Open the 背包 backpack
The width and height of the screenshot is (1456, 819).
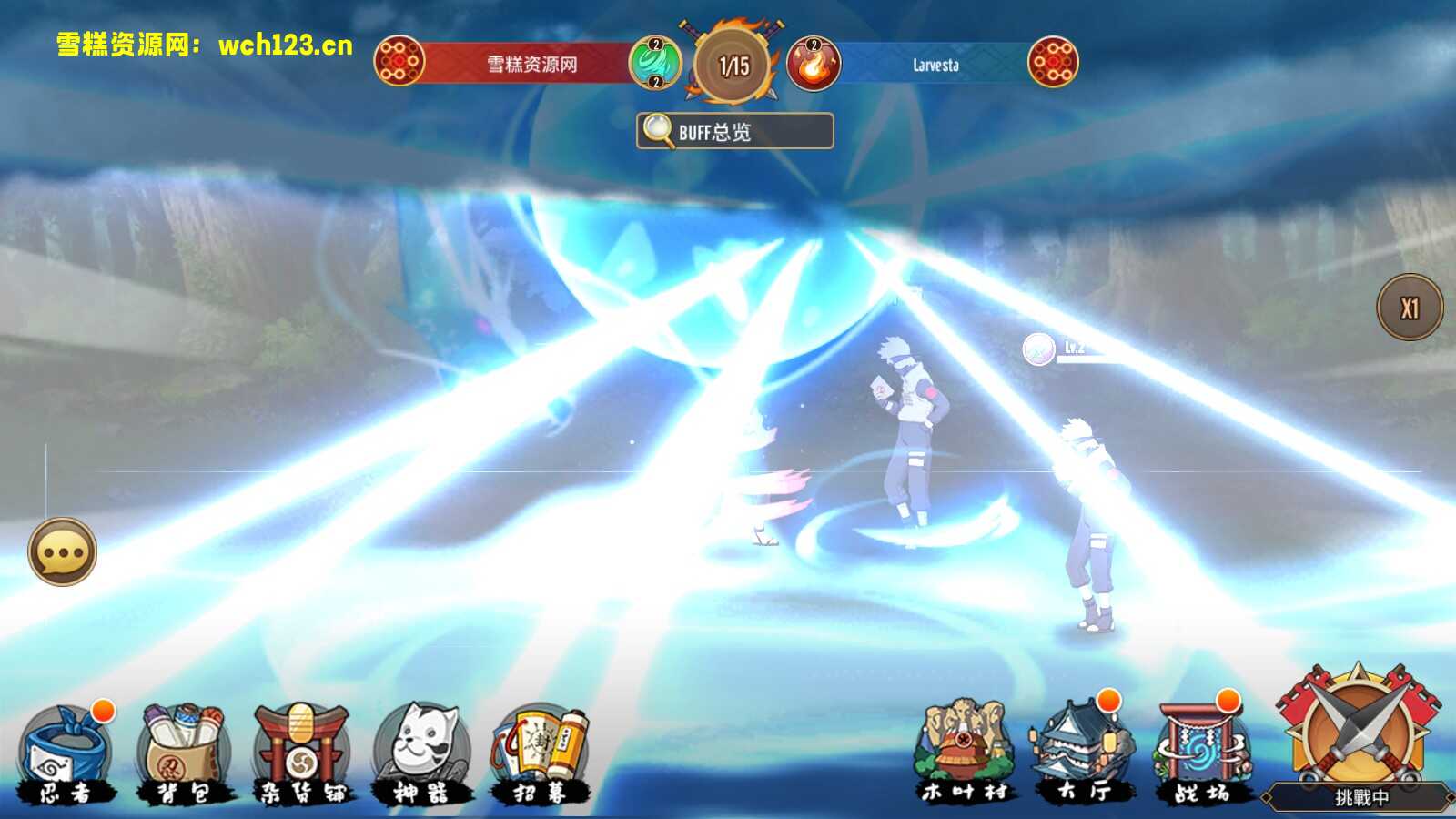tap(183, 752)
